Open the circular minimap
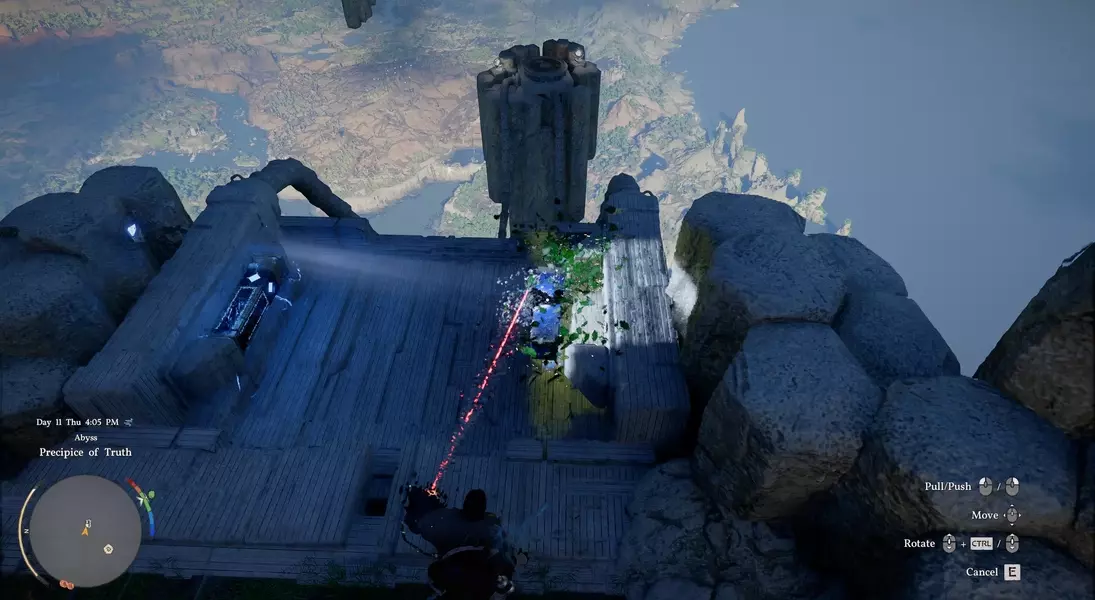The width and height of the screenshot is (1095, 600). point(84,530)
